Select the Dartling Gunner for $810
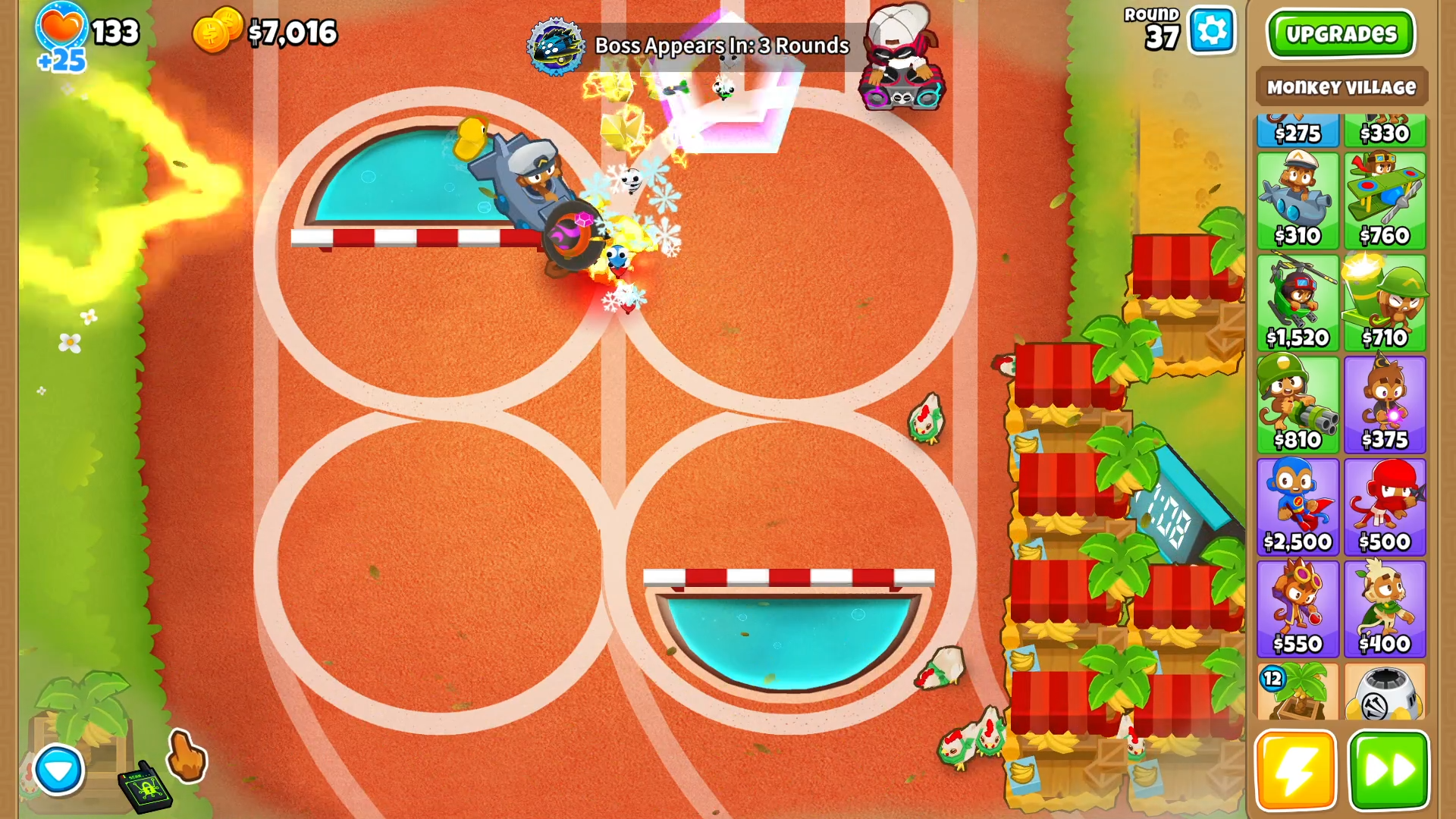This screenshot has height=819, width=1456. pyautogui.click(x=1298, y=405)
